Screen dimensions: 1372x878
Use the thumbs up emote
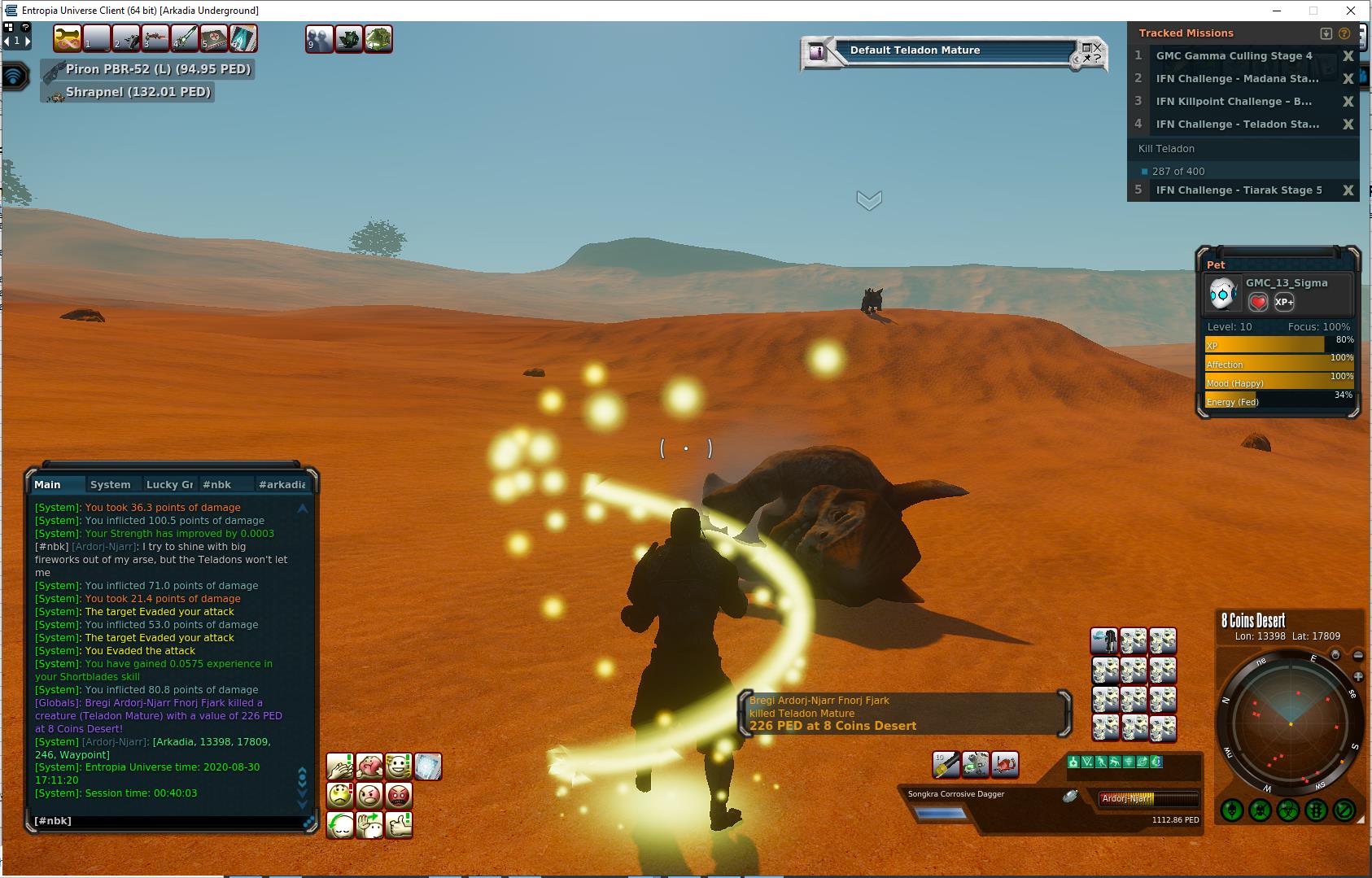pos(399,824)
